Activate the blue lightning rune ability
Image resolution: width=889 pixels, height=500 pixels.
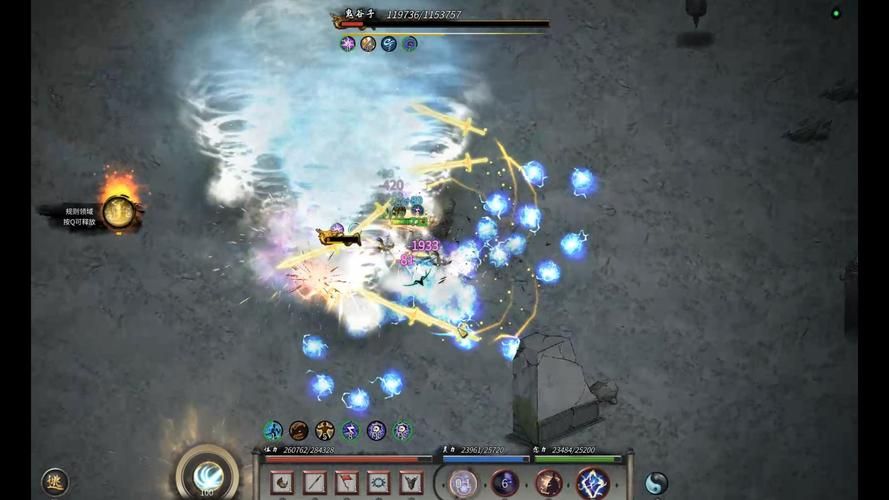tap(593, 483)
